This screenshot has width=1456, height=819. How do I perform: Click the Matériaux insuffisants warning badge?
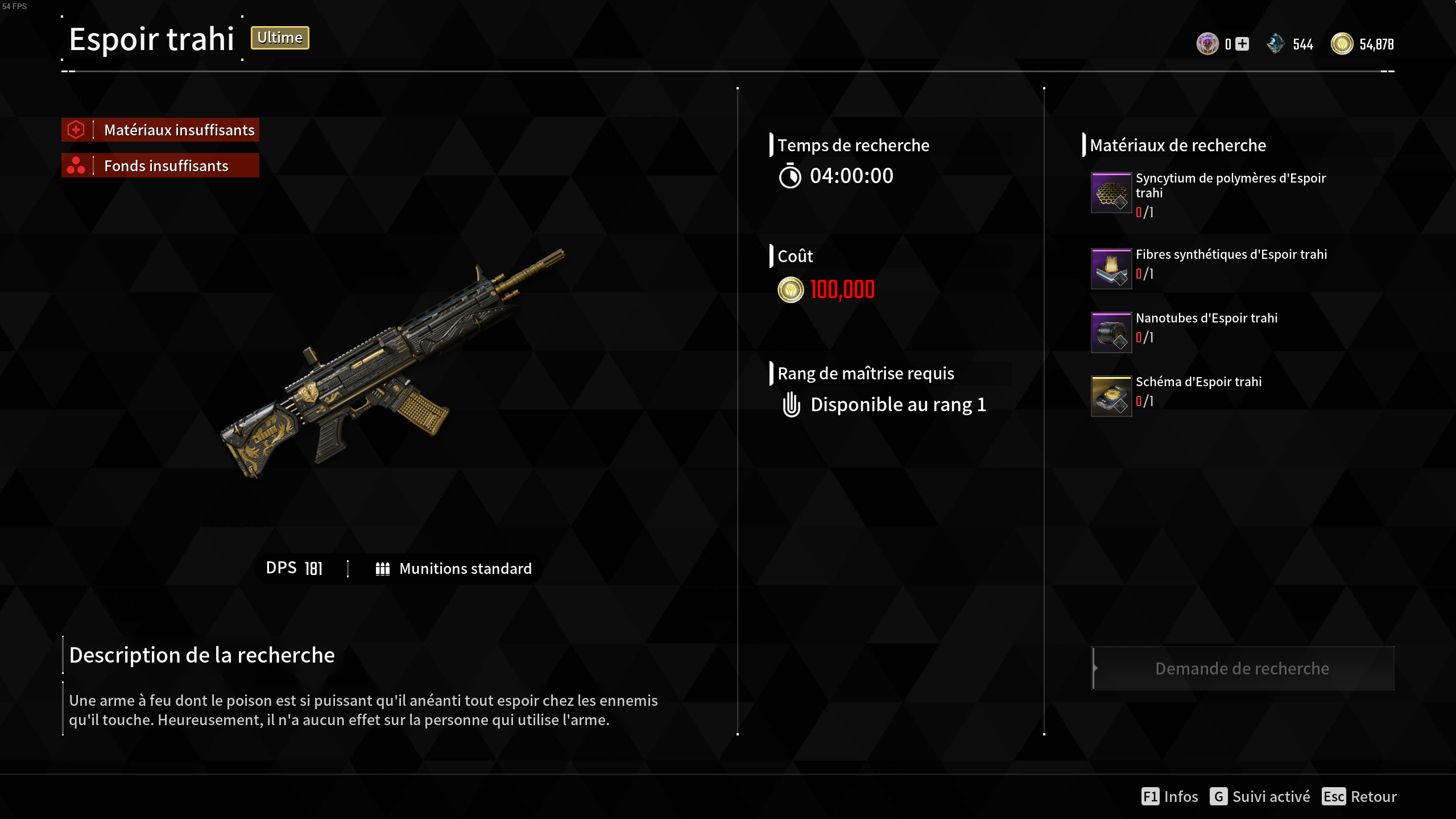coord(160,130)
